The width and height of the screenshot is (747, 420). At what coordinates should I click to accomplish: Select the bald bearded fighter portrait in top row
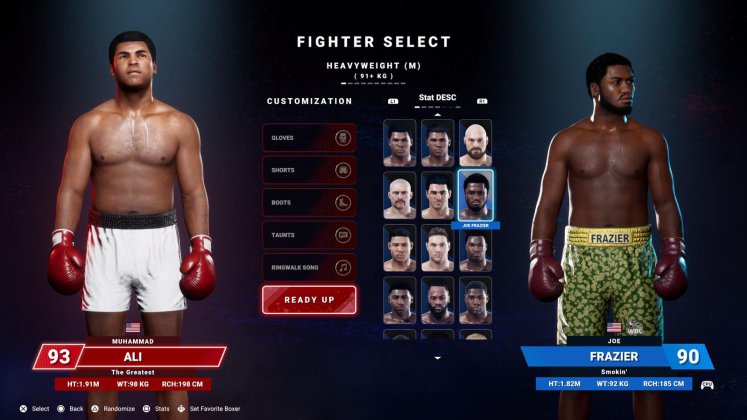click(x=475, y=143)
